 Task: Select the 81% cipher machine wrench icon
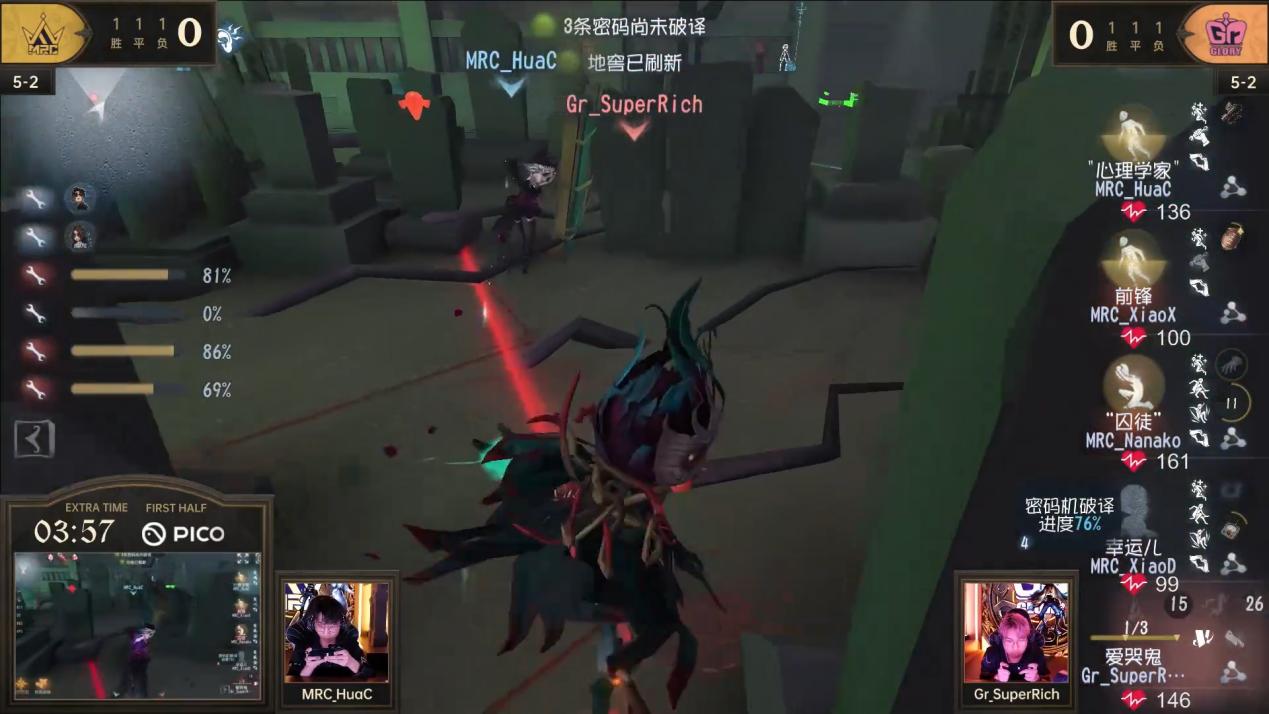tap(36, 276)
